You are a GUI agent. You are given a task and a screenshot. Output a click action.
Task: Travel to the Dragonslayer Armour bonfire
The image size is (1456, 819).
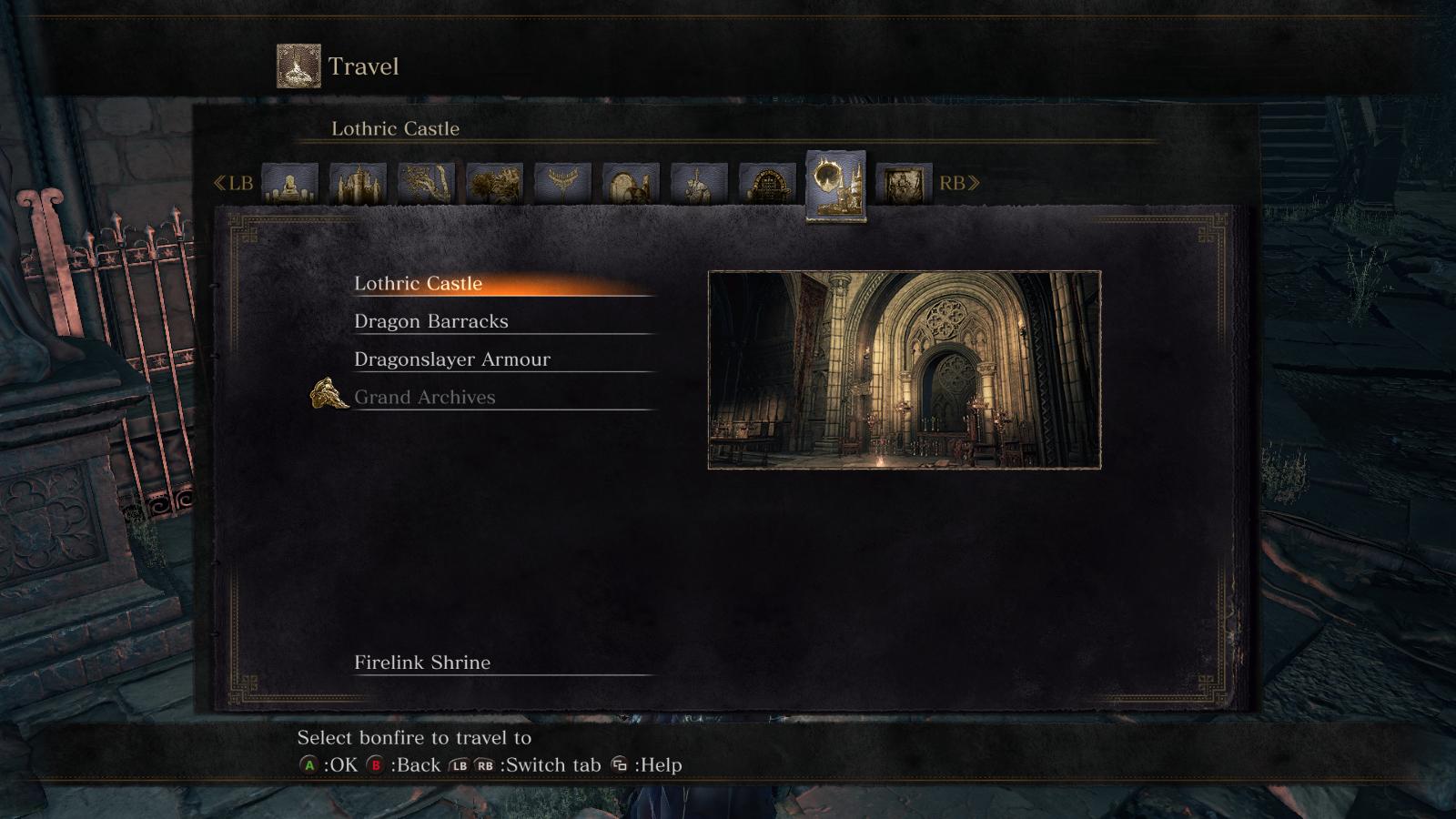pos(452,359)
